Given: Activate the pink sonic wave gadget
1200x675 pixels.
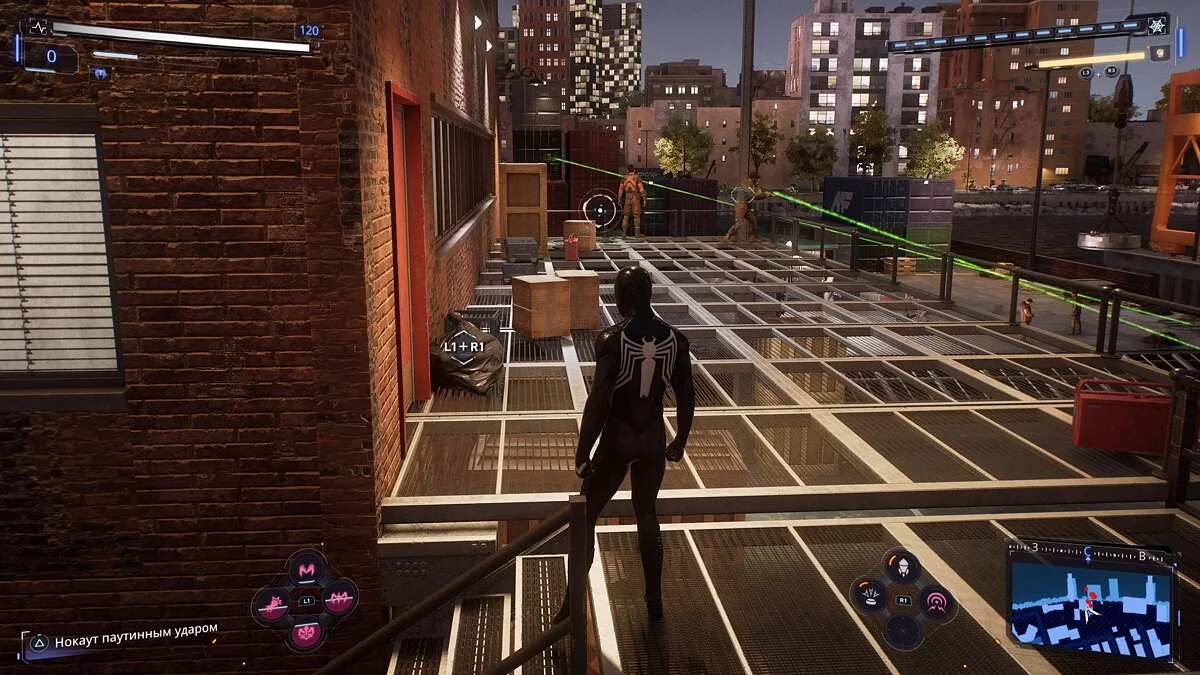Looking at the screenshot, I should [937, 601].
